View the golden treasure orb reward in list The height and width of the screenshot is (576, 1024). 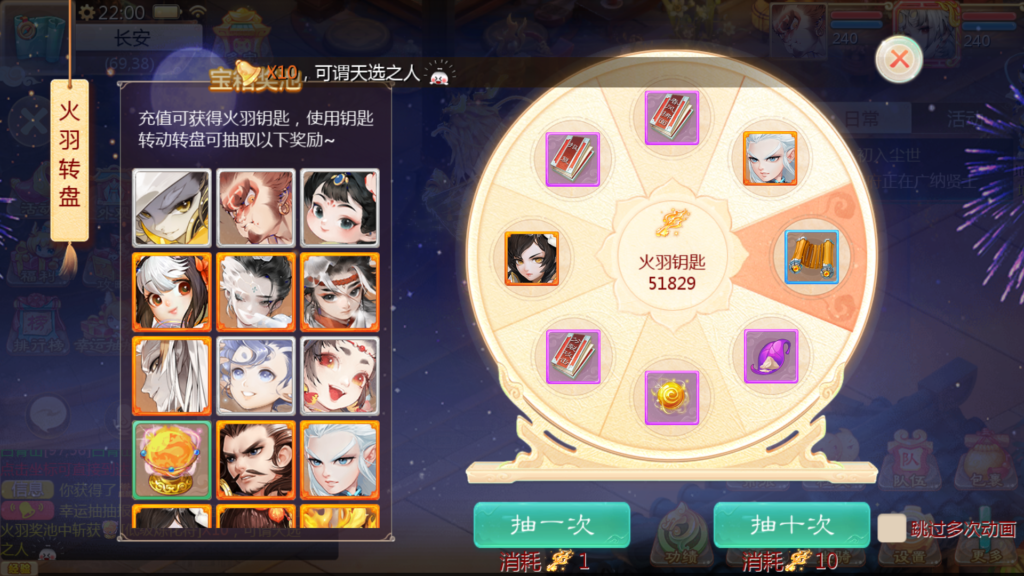click(x=172, y=460)
